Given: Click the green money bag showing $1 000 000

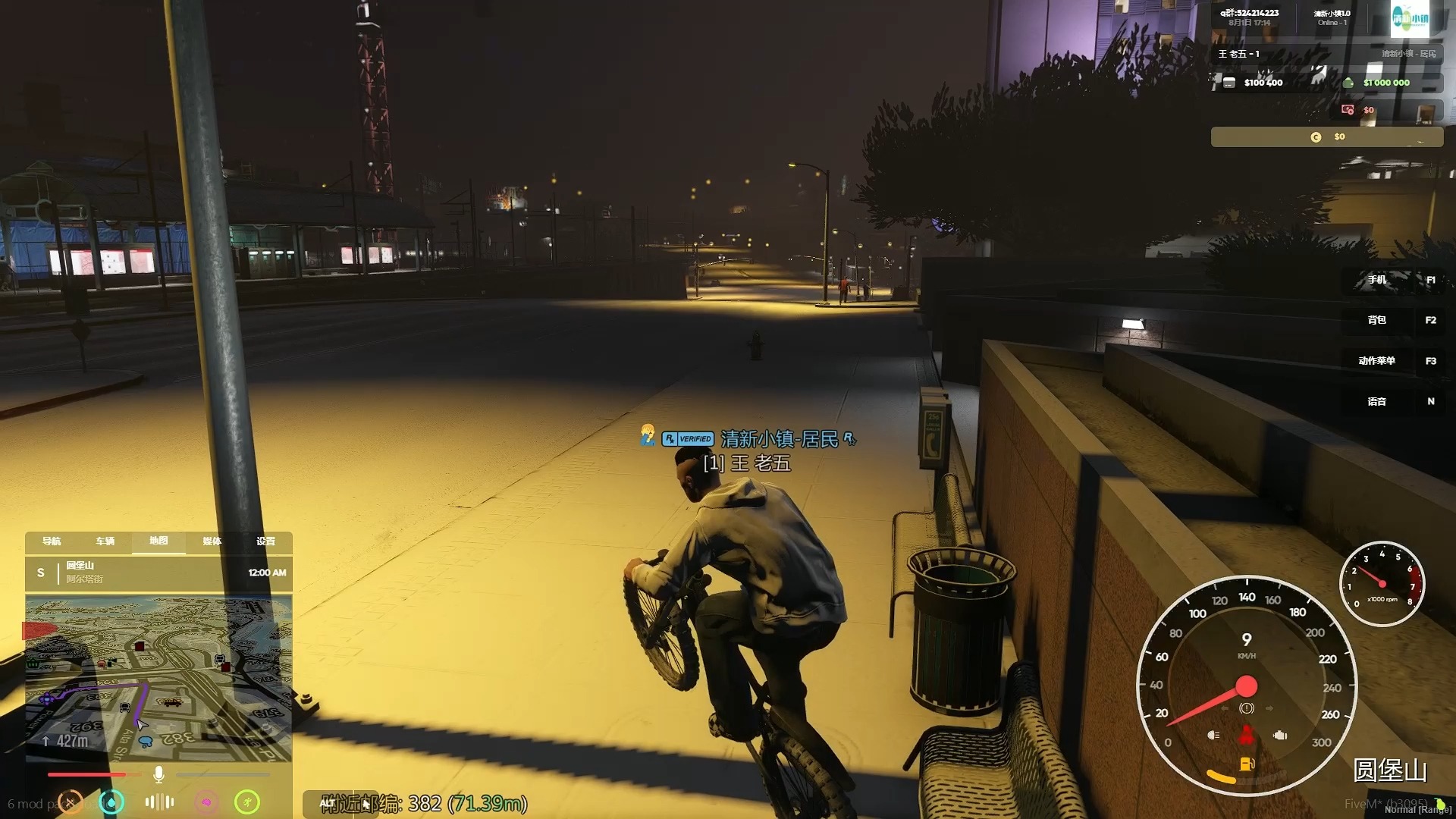Looking at the screenshot, I should point(1348,82).
